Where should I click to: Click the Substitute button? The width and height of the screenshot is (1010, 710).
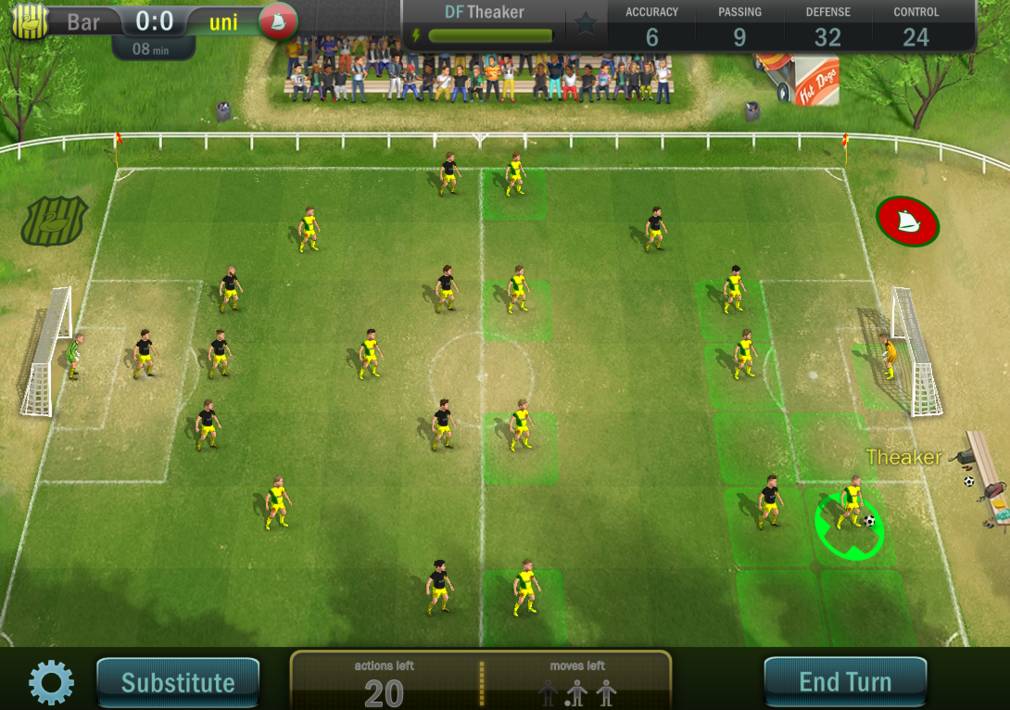pos(178,683)
